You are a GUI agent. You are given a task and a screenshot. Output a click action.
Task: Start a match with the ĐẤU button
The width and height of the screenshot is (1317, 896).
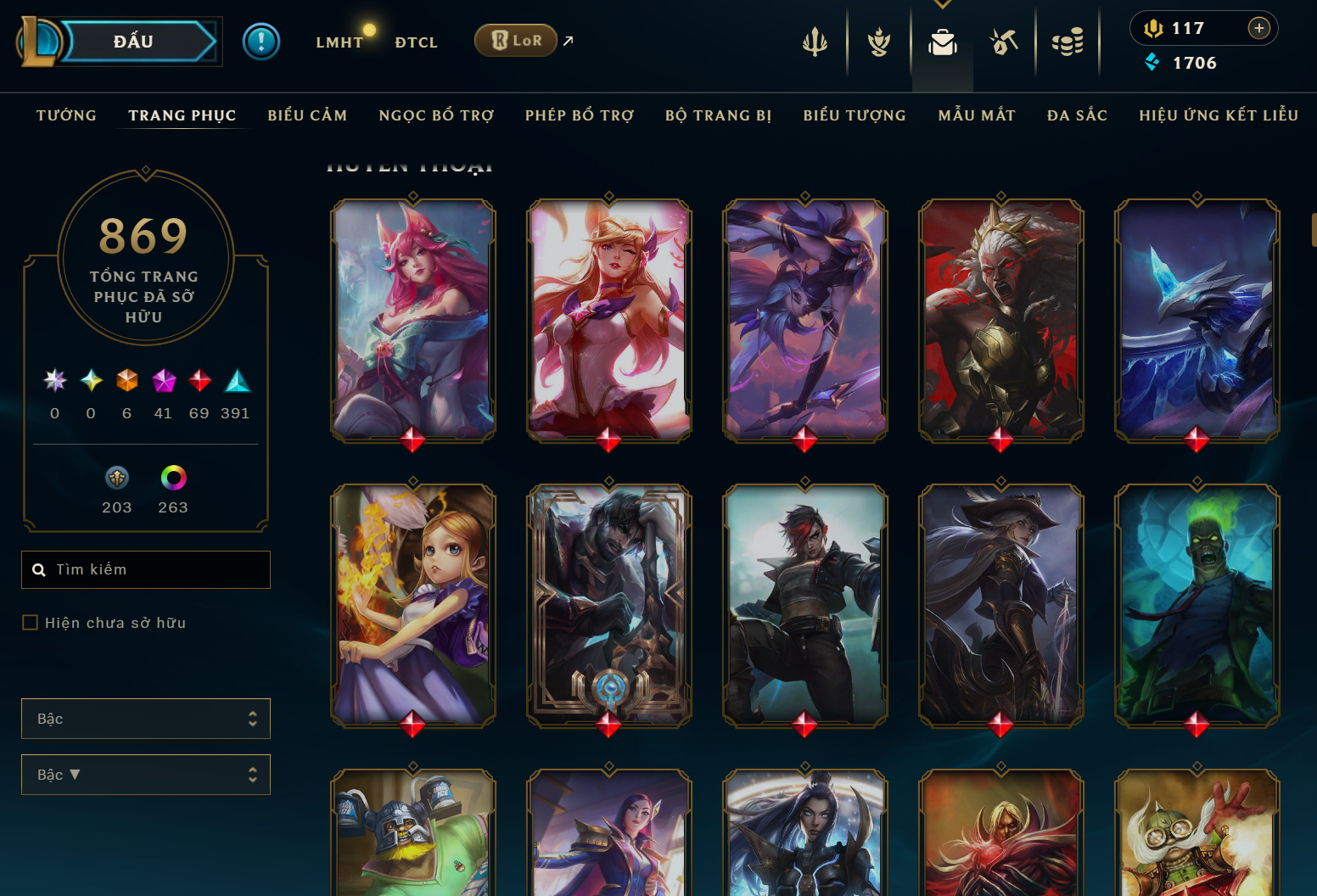pyautogui.click(x=134, y=42)
